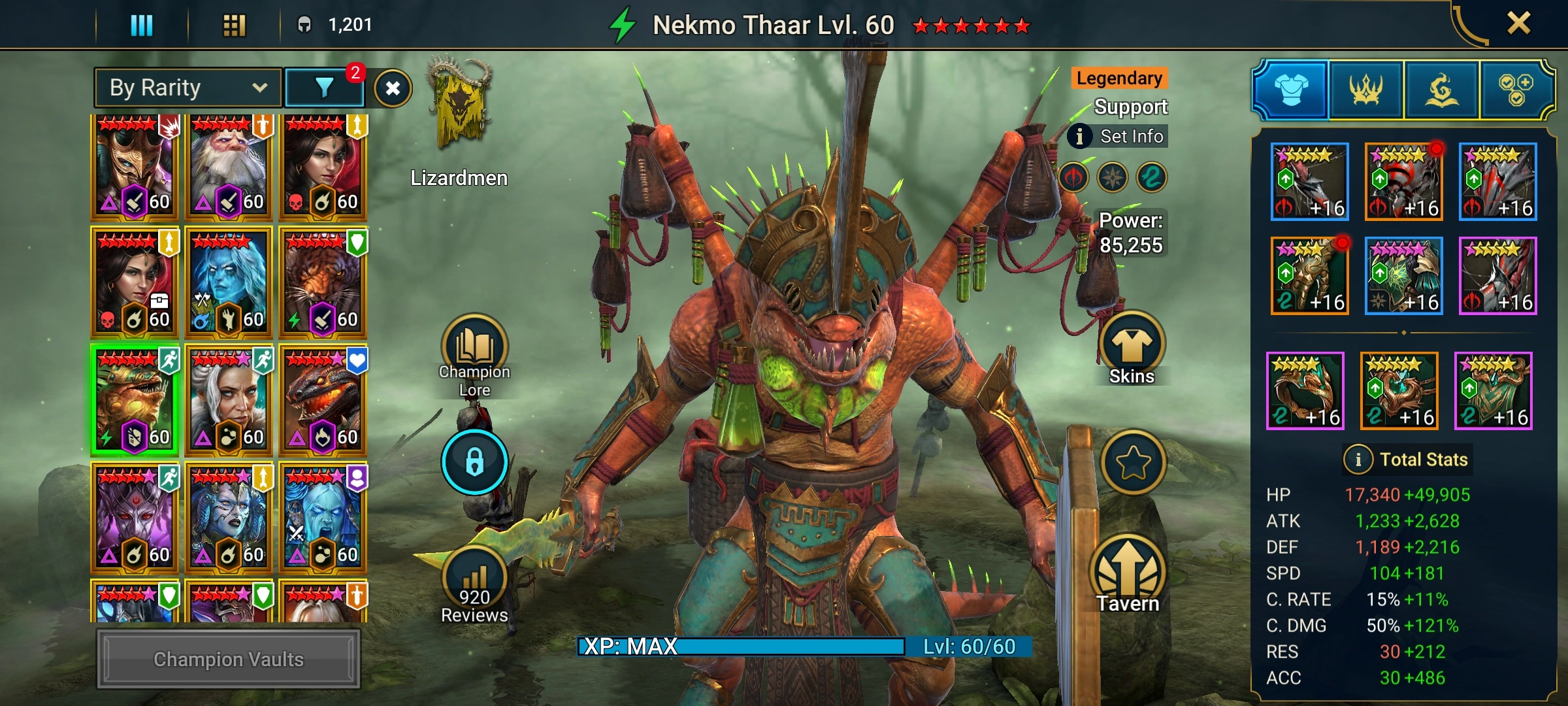Switch to the grid collection view
This screenshot has height=706, width=1568.
(x=234, y=25)
